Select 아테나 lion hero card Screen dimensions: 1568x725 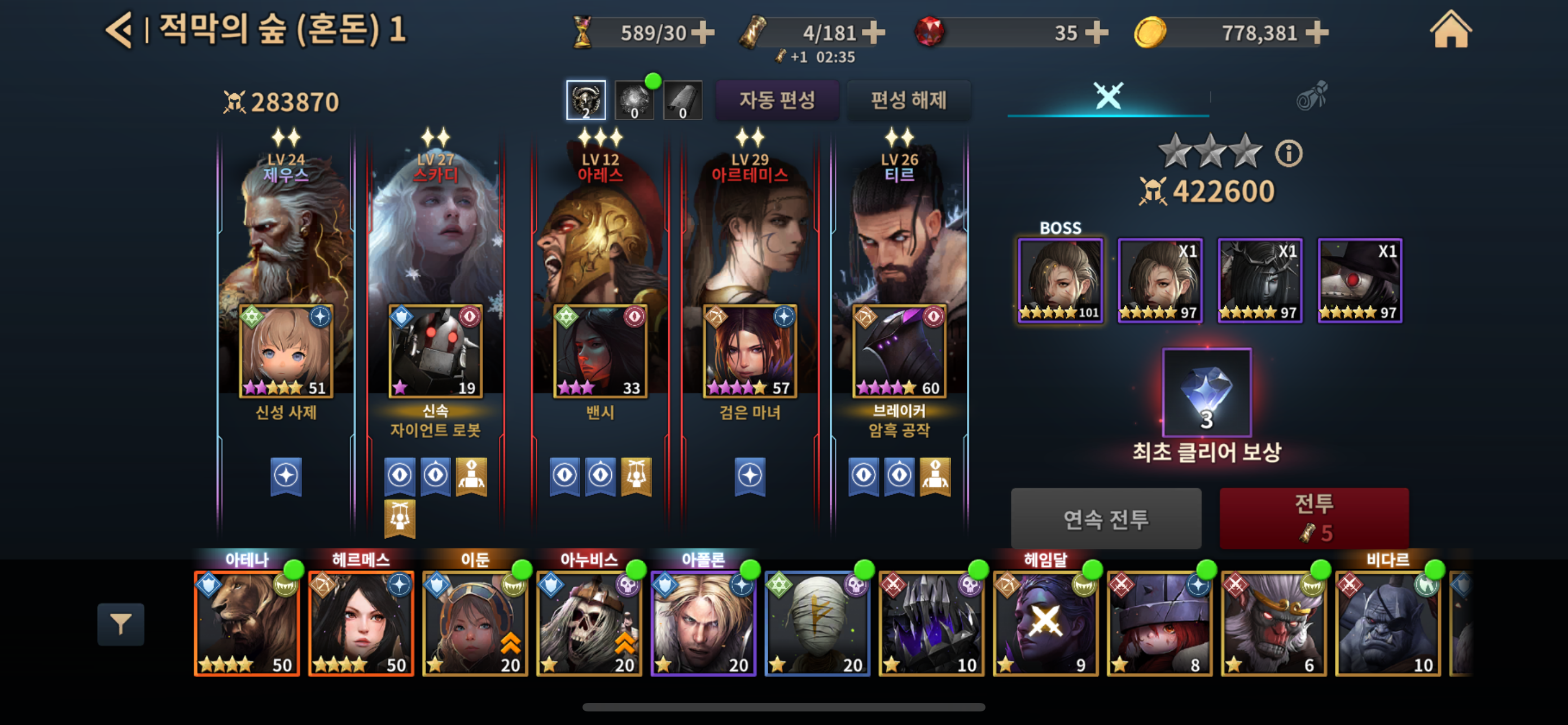click(x=247, y=623)
